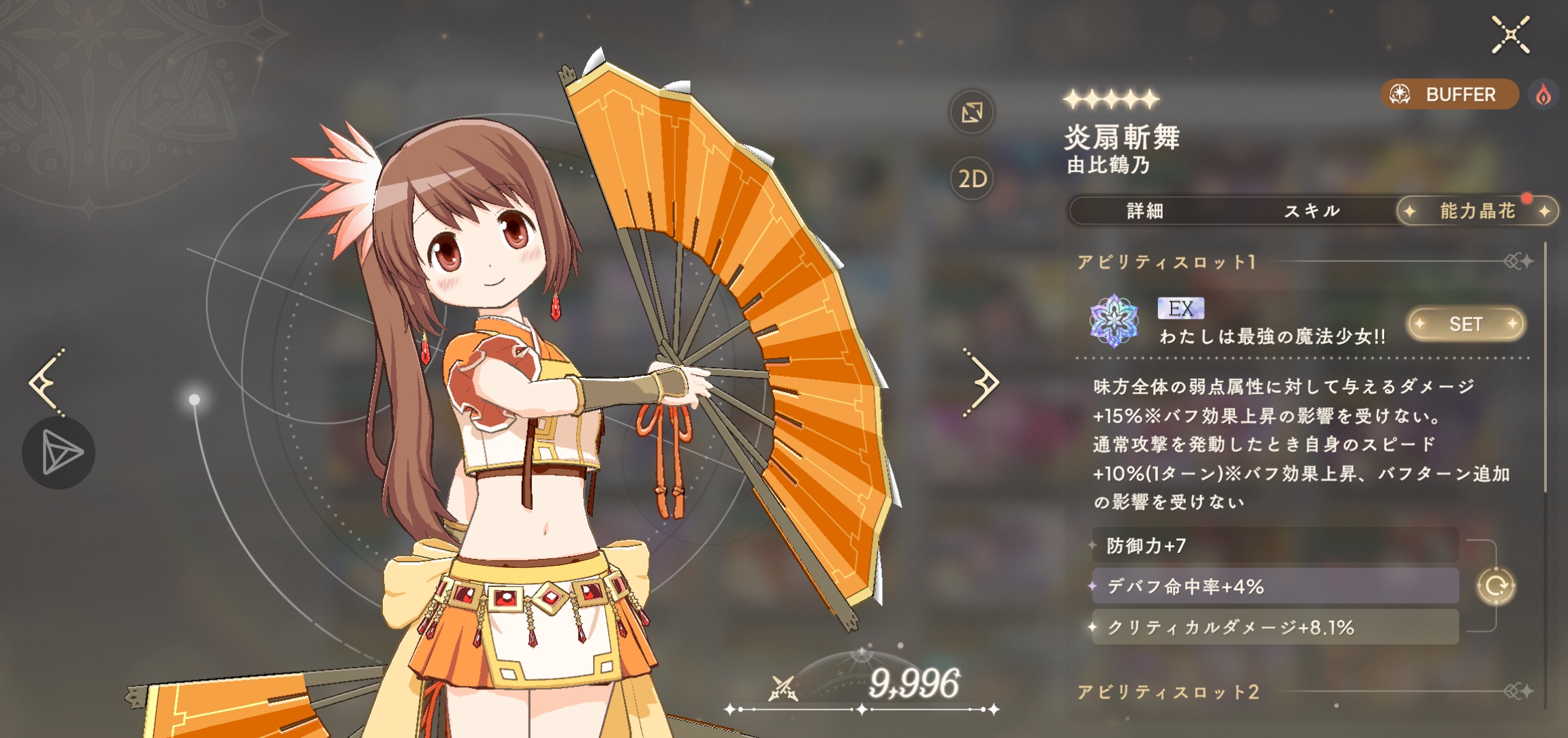Viewport: 1568px width, 738px height.
Task: Tap the EX crystal flower ability icon
Action: [1114, 321]
